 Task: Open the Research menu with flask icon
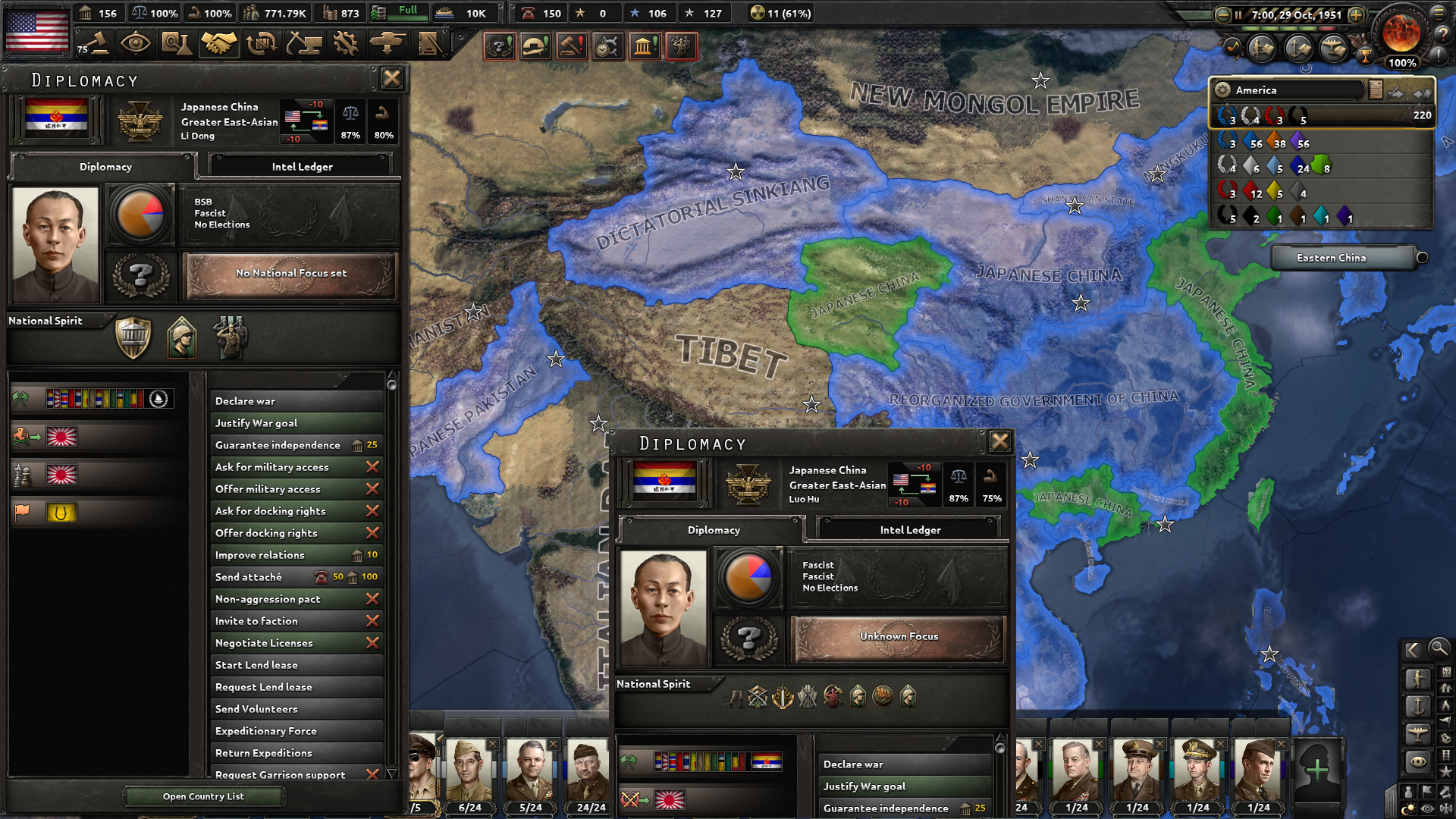(x=177, y=44)
